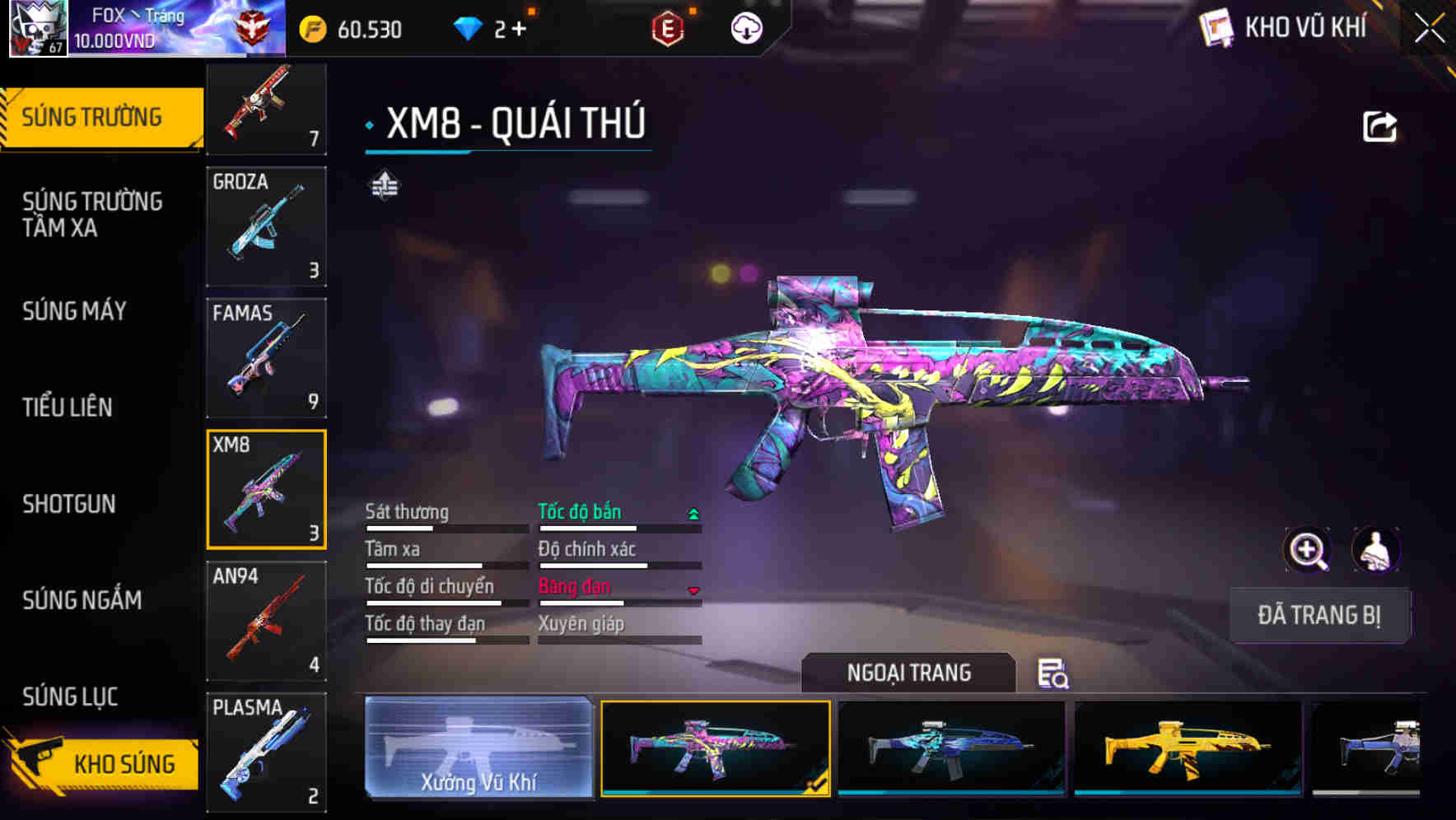Preview weapon on character icon
The height and width of the screenshot is (820, 1456).
click(1375, 550)
